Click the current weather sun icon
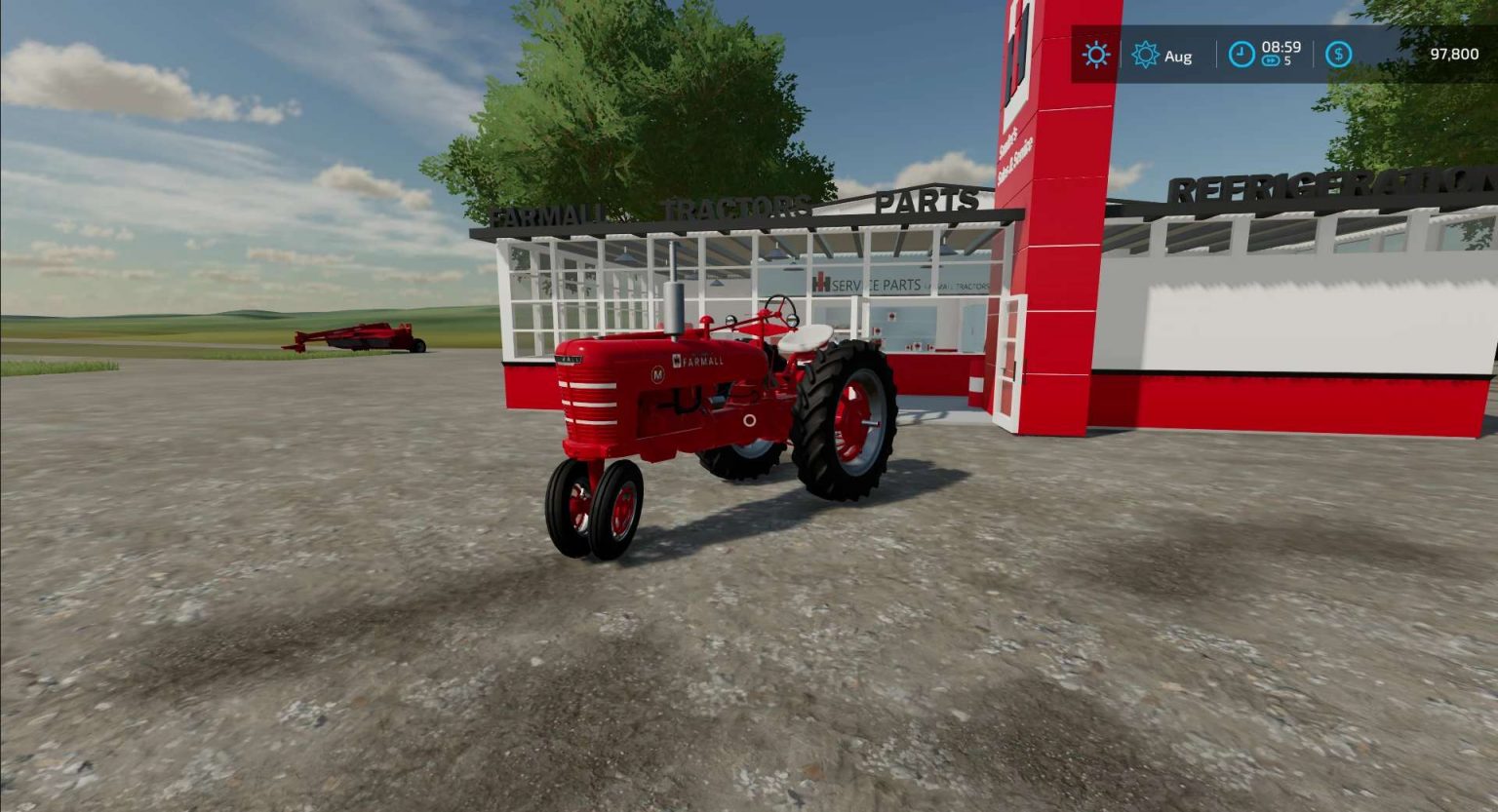 (x=1095, y=55)
